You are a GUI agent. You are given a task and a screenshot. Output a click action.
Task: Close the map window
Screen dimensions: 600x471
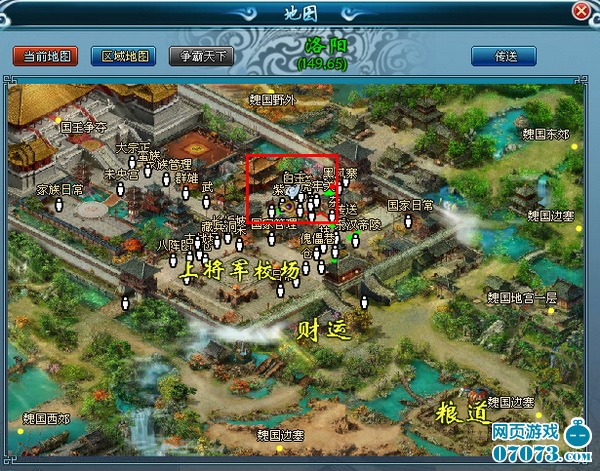[580, 12]
